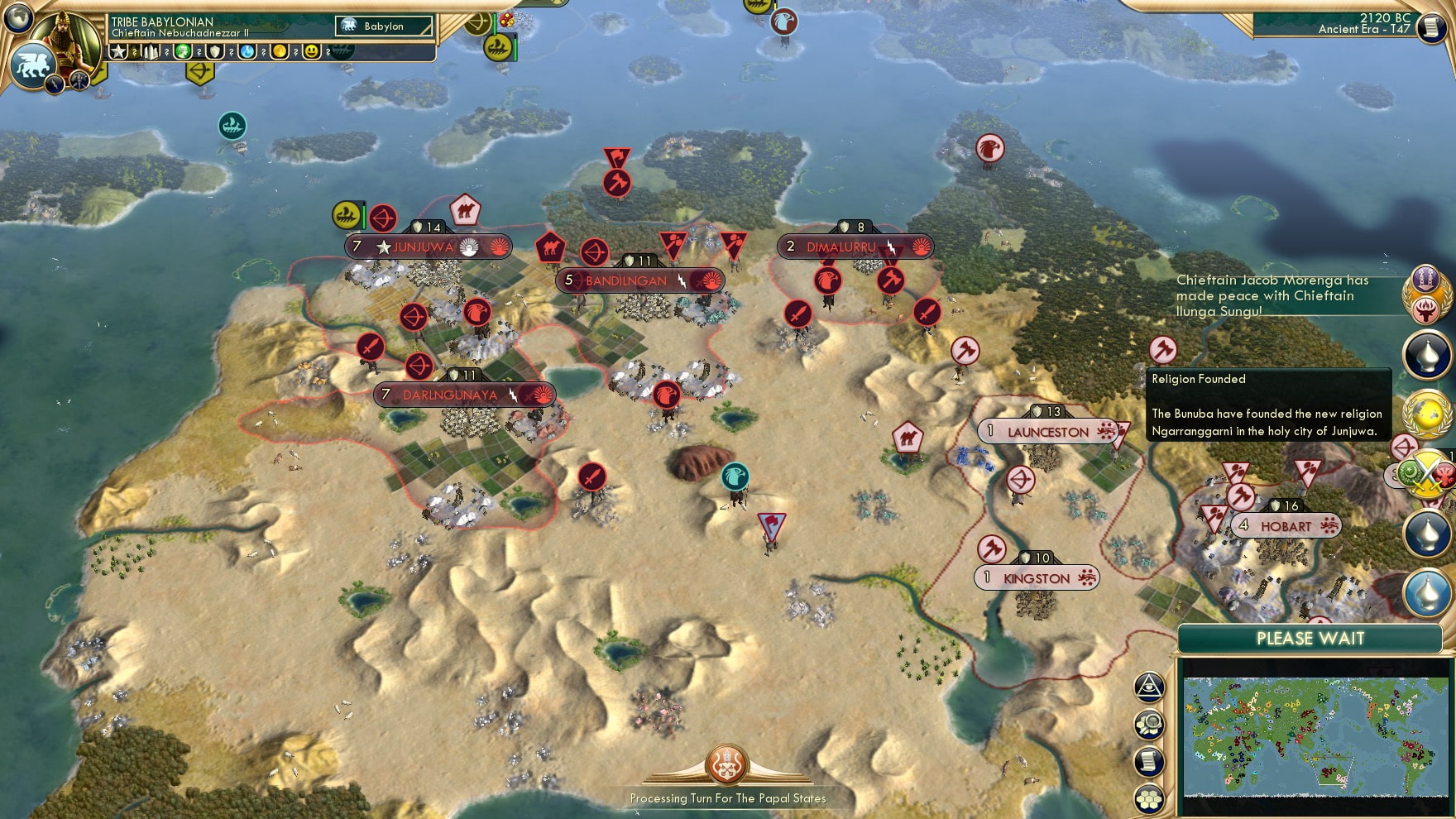Click the science flask in the status bar
Screen dimensions: 1456x819
247,52
